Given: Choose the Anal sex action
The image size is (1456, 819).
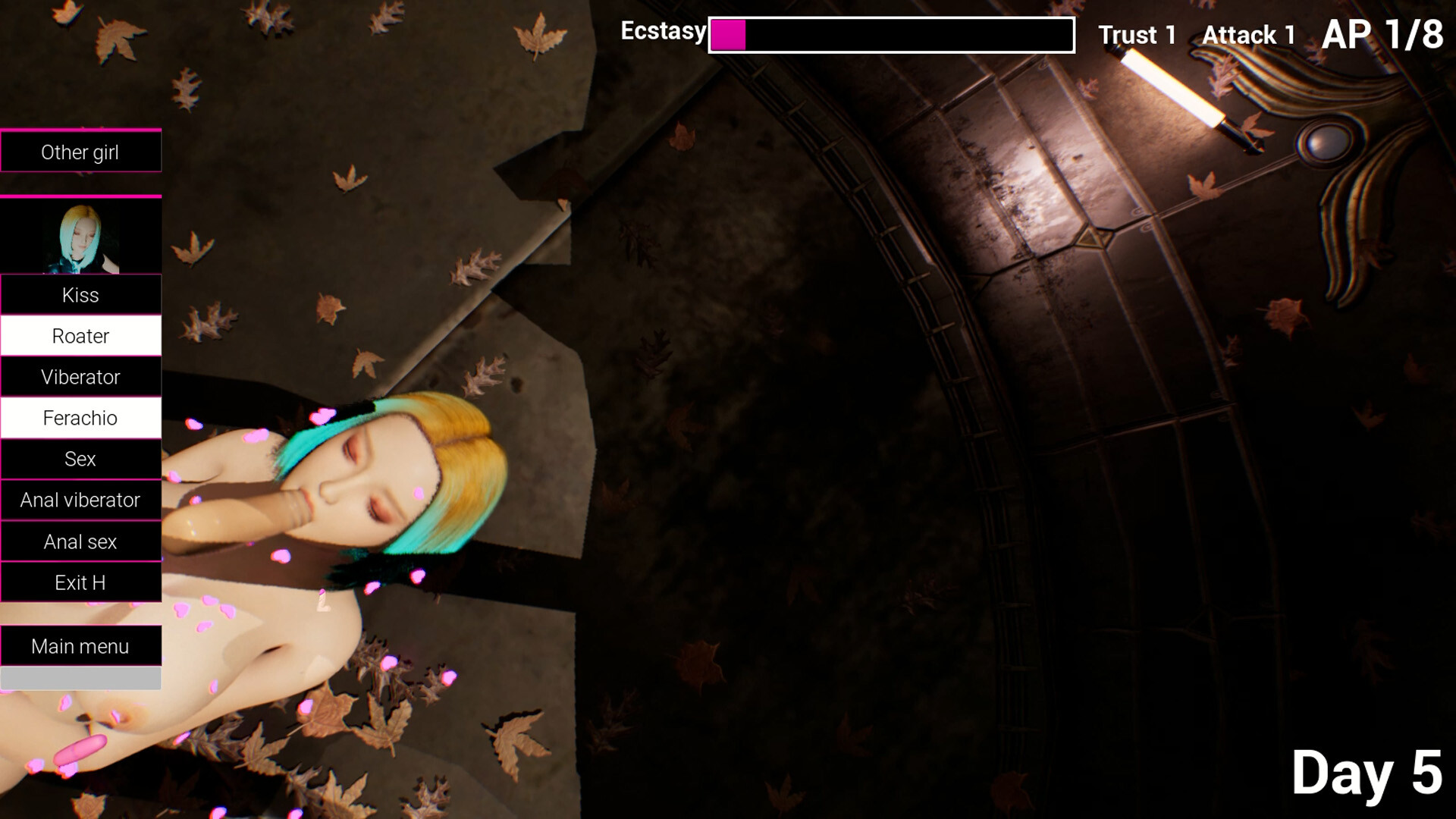Looking at the screenshot, I should (80, 541).
